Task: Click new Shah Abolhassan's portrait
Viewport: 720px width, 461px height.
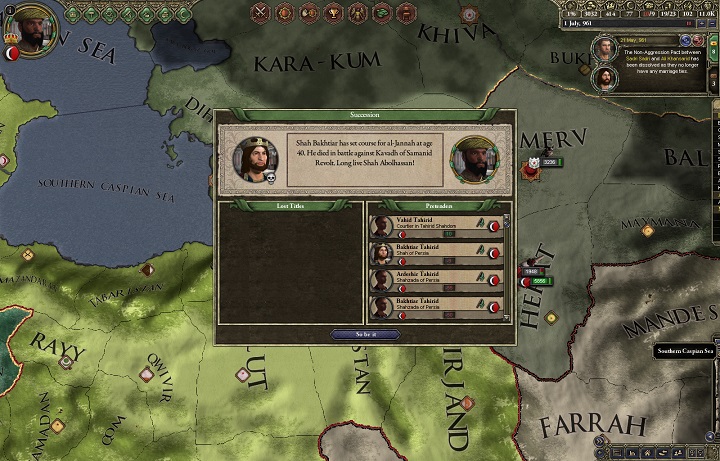Action: (x=474, y=158)
